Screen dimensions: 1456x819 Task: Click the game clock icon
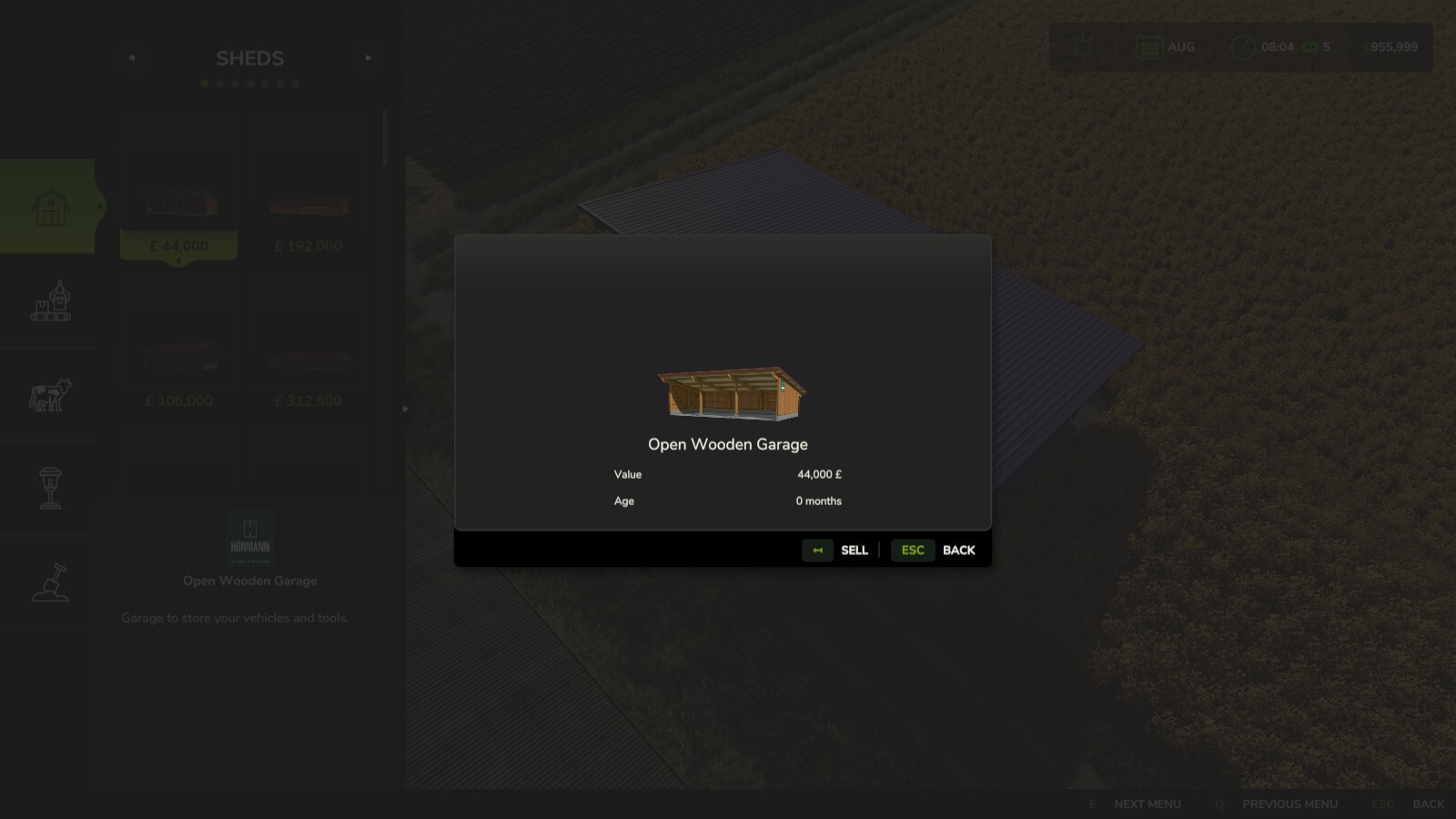(x=1242, y=46)
